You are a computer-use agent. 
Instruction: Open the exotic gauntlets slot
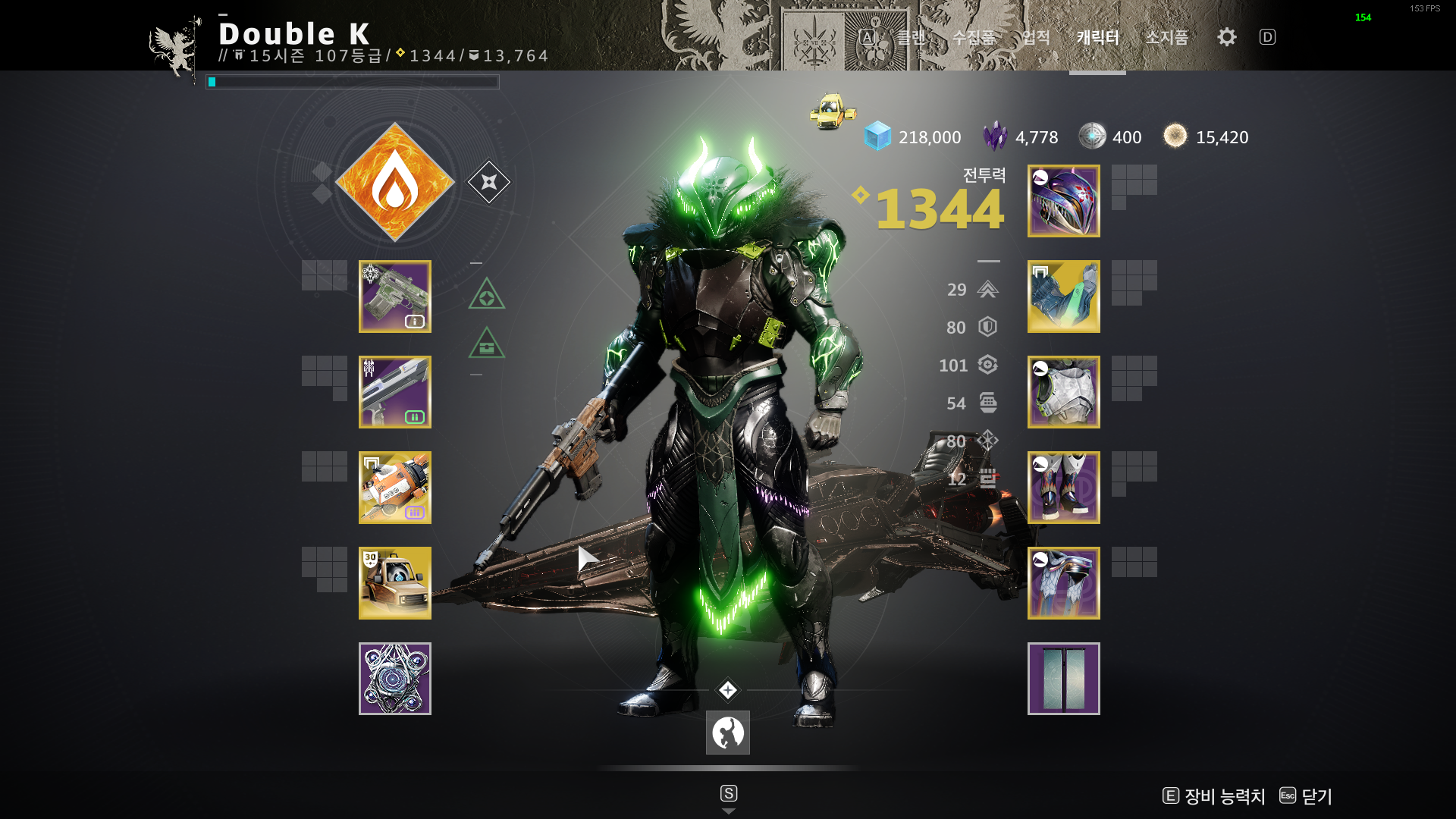click(x=1064, y=297)
